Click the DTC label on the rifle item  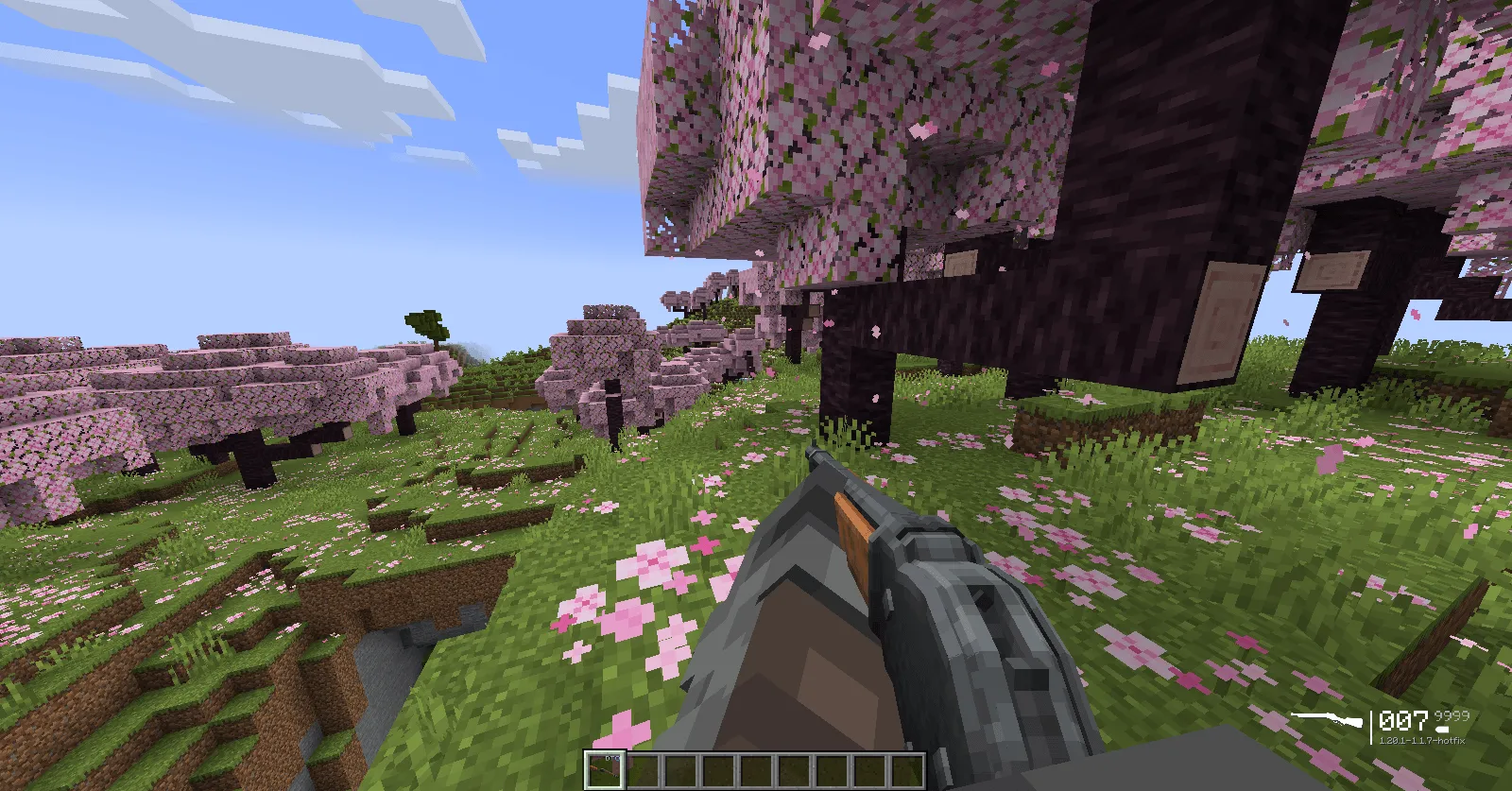(x=612, y=758)
